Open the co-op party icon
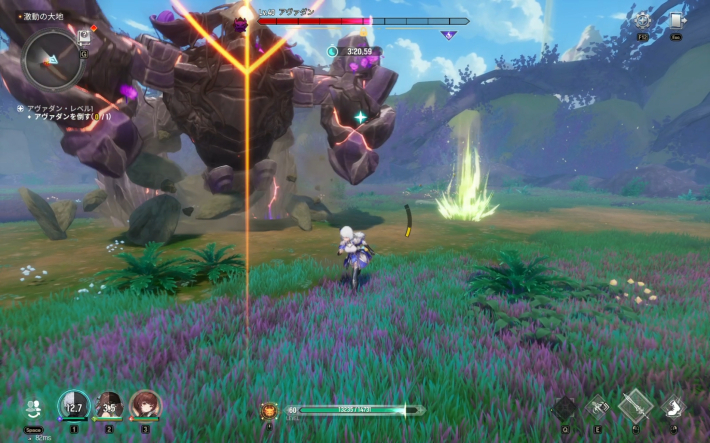Screen dimensions: 710x443 (35, 408)
